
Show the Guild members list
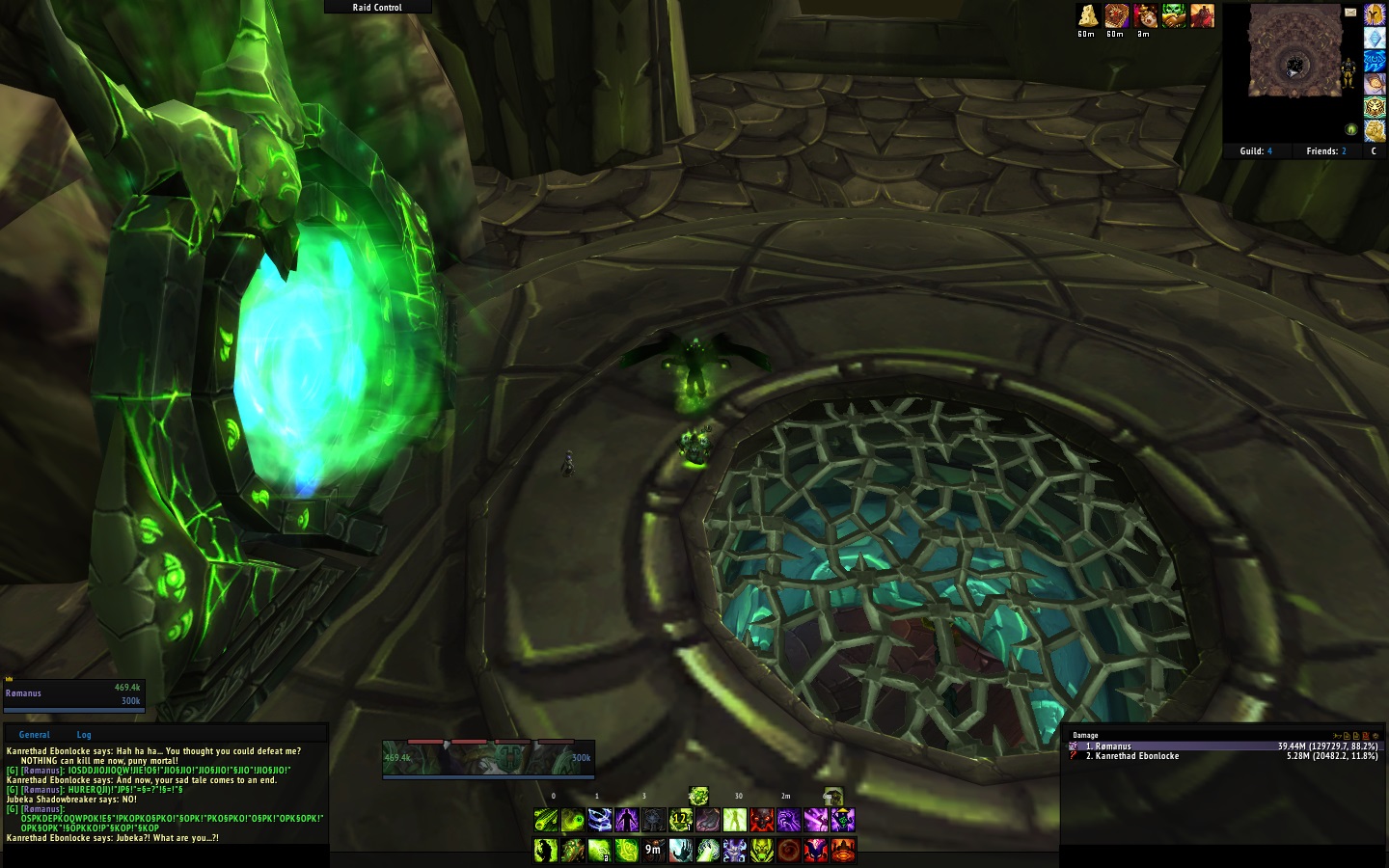coord(1255,151)
